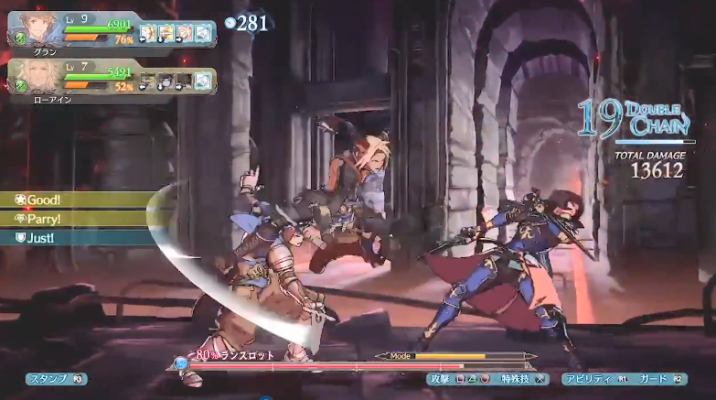Select Lowain's character portrait
The width and height of the screenshot is (716, 400).
pyautogui.click(x=36, y=75)
